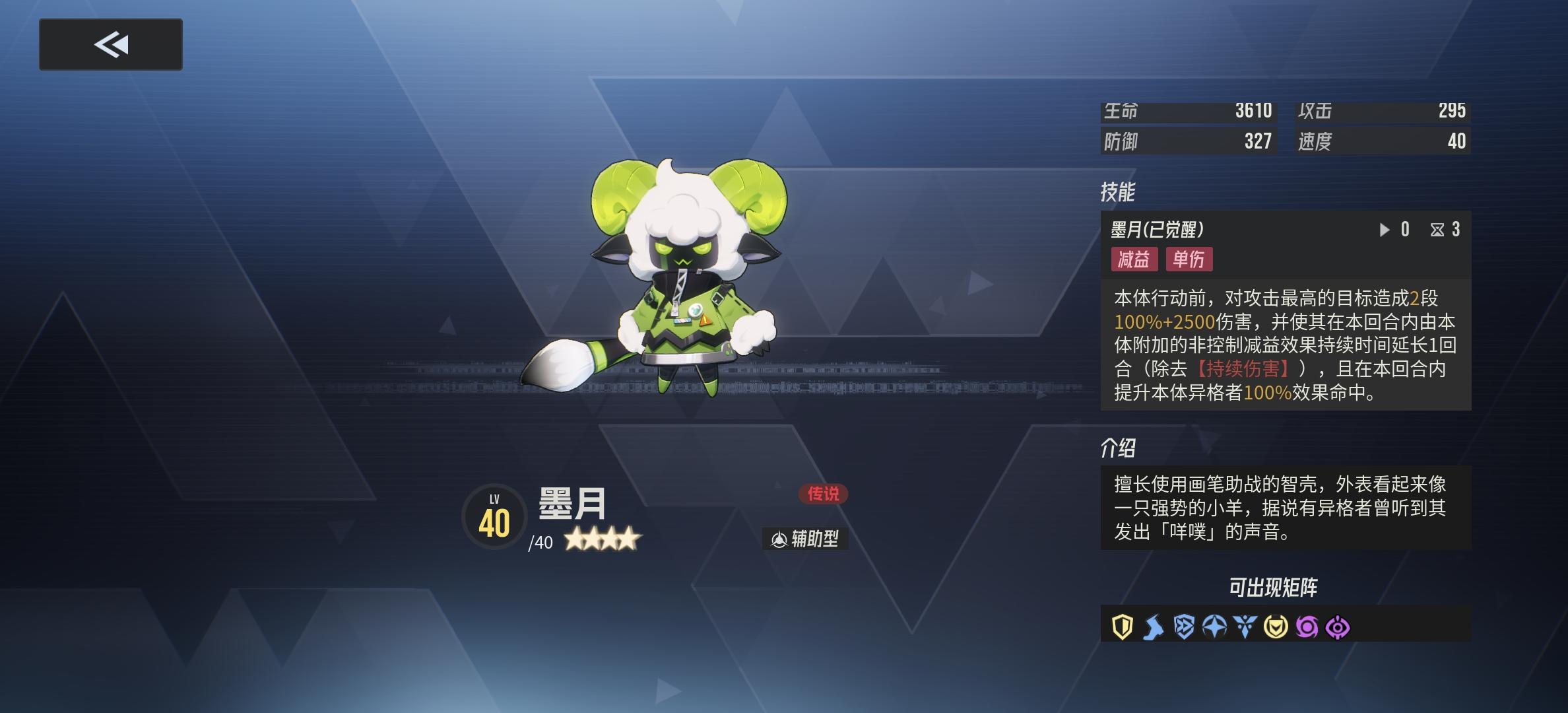Select the yellow shield matrix icon
1568x713 pixels.
[1123, 626]
